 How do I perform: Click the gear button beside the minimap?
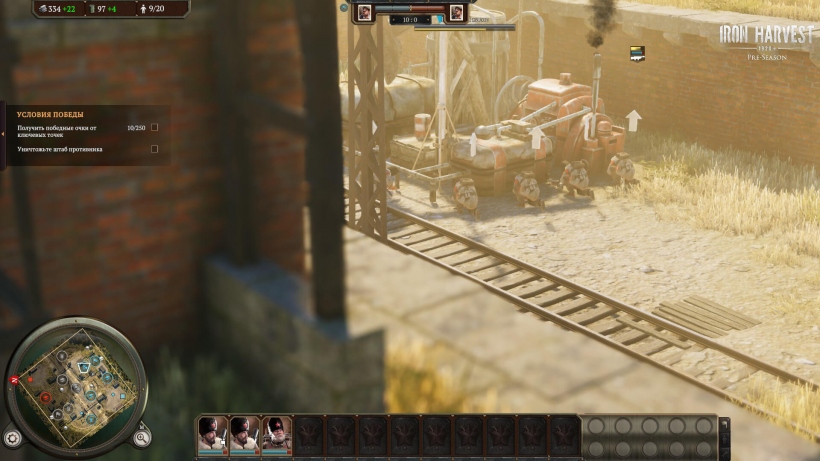13,437
